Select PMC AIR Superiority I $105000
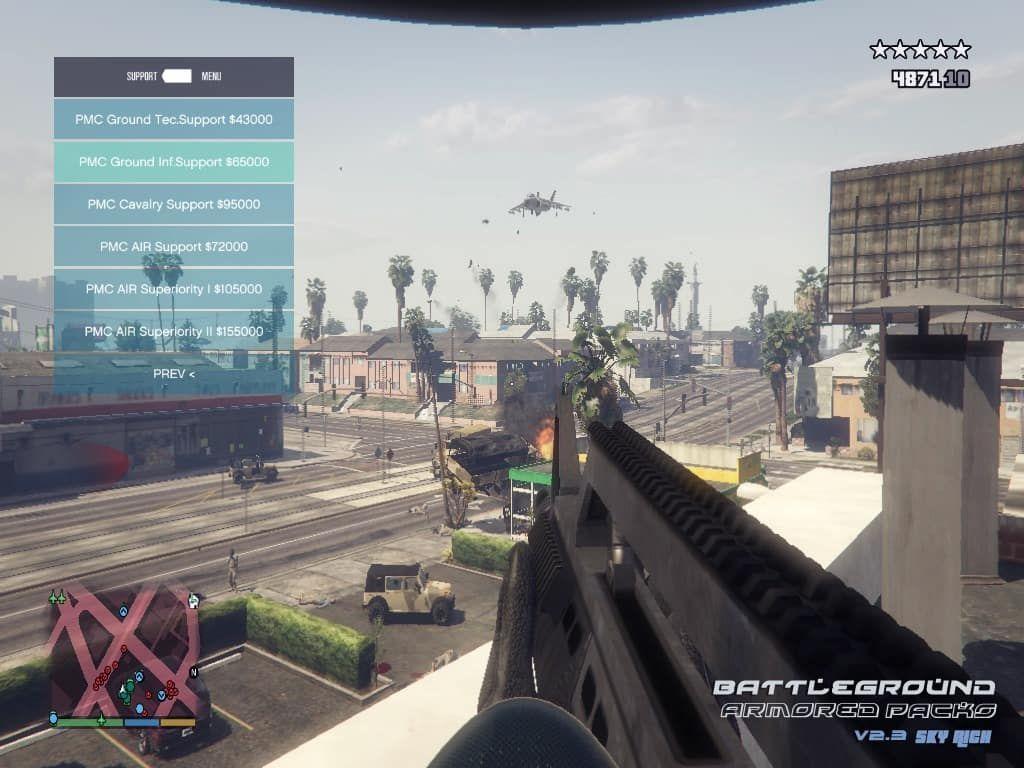 pyautogui.click(x=174, y=289)
